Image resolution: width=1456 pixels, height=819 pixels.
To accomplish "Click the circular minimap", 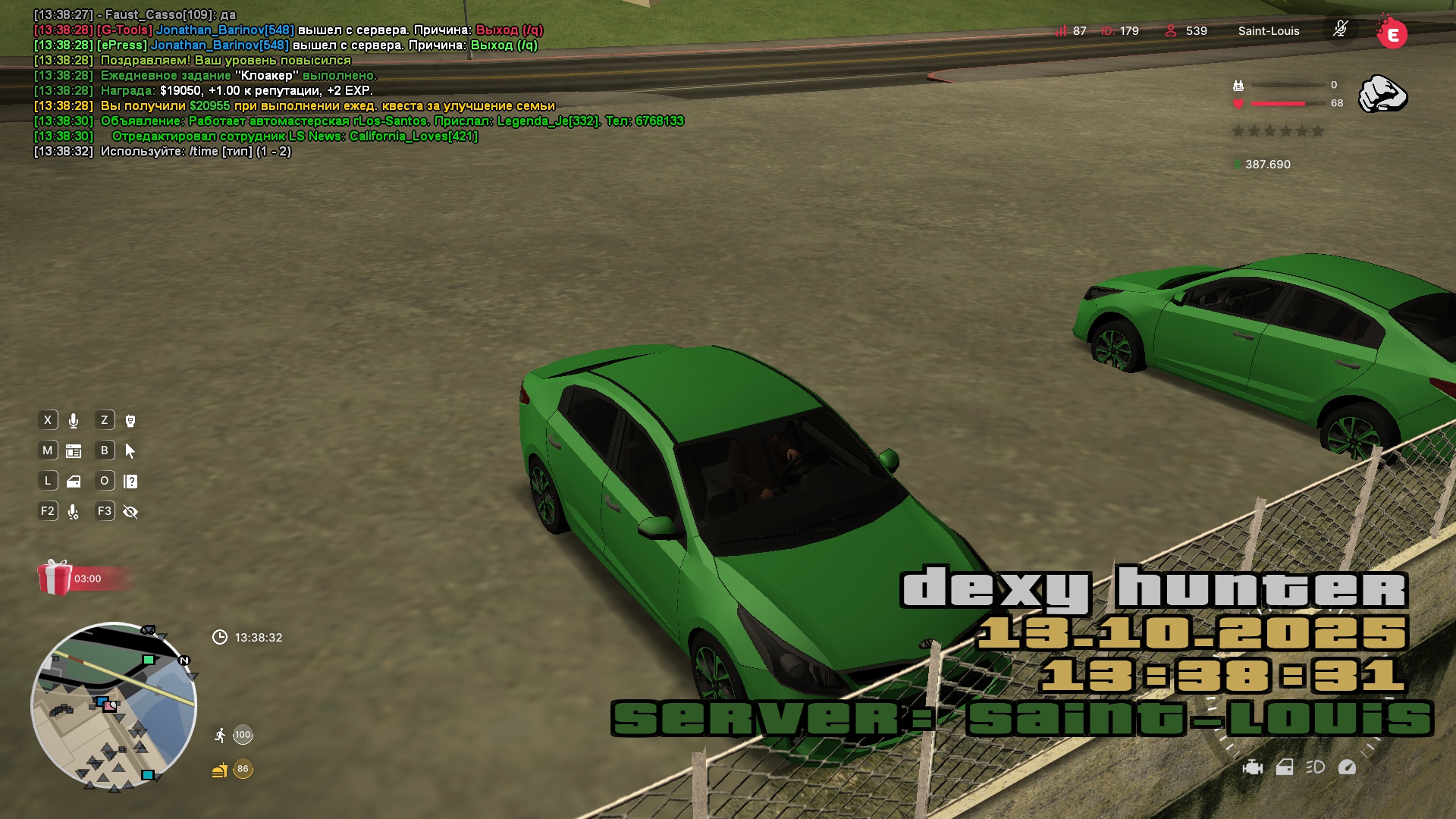I will click(x=114, y=705).
